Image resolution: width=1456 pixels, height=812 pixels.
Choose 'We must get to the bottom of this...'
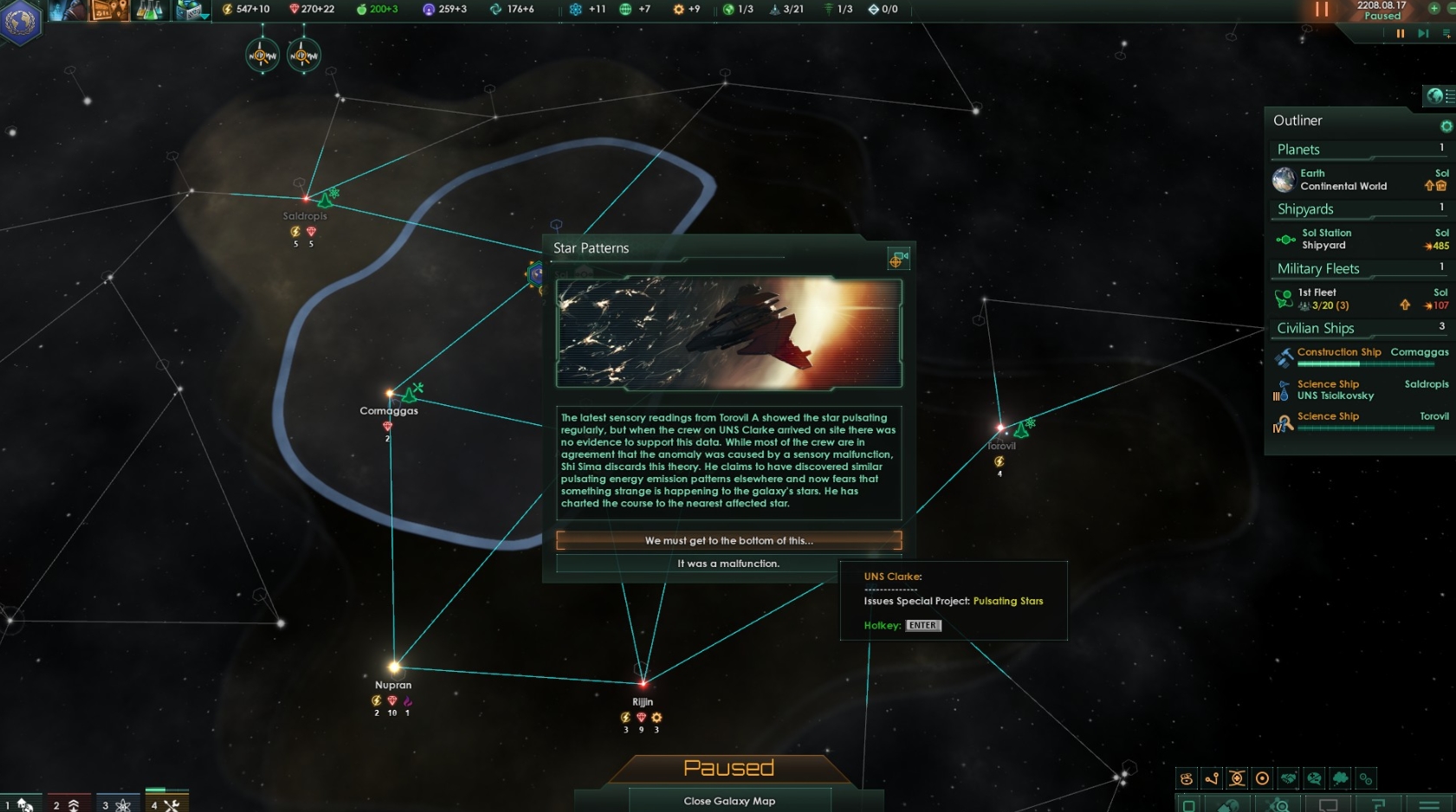[729, 540]
